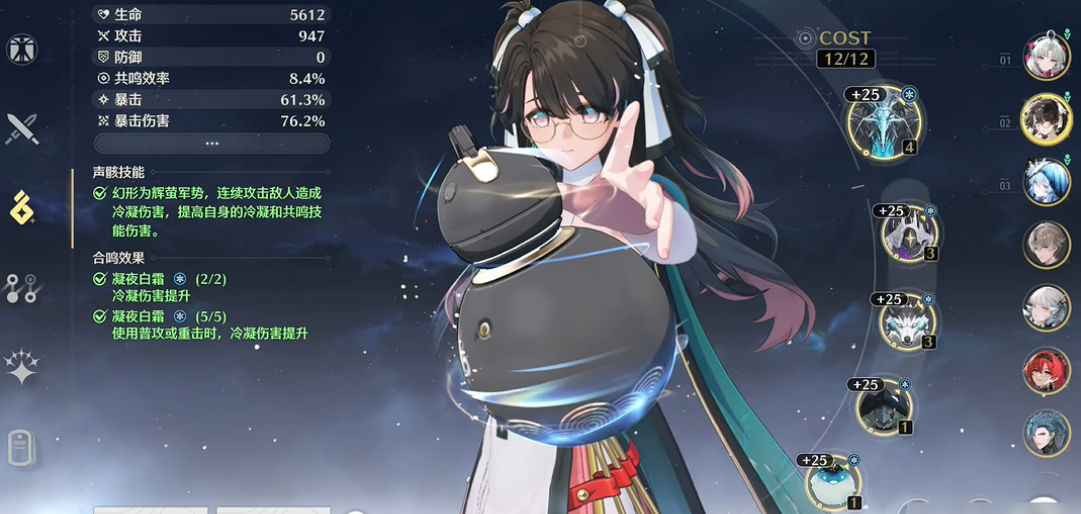Choose the brown-haired character portrait

pyautogui.click(x=1046, y=245)
